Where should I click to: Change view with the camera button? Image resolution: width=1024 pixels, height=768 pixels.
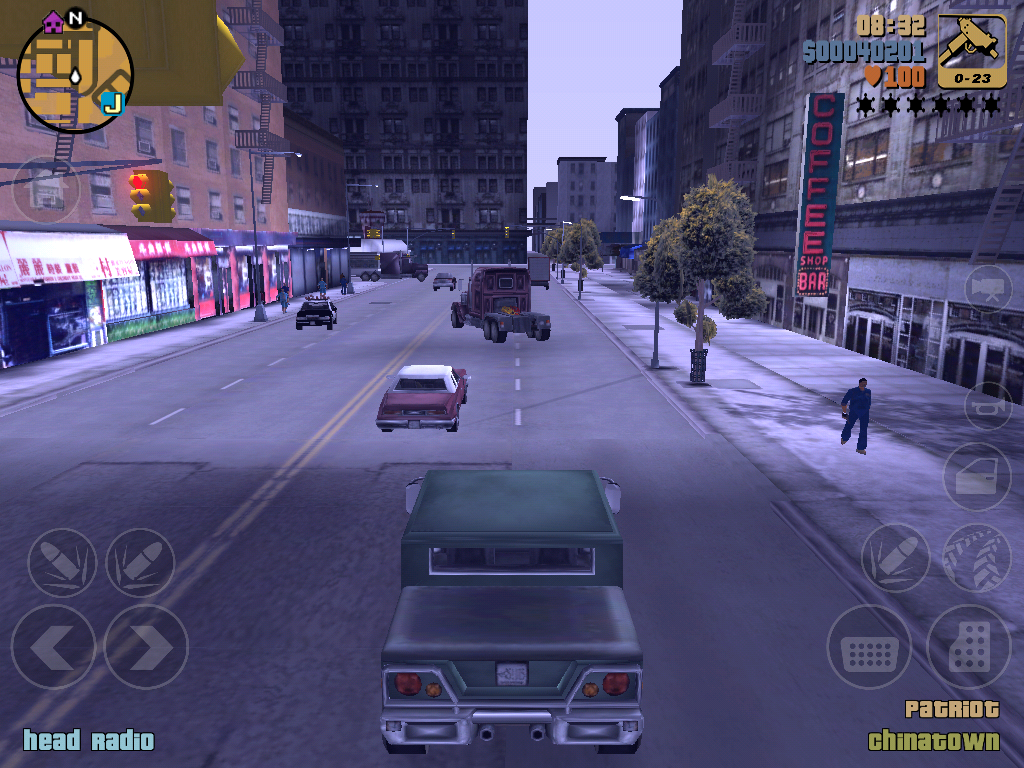pyautogui.click(x=988, y=288)
